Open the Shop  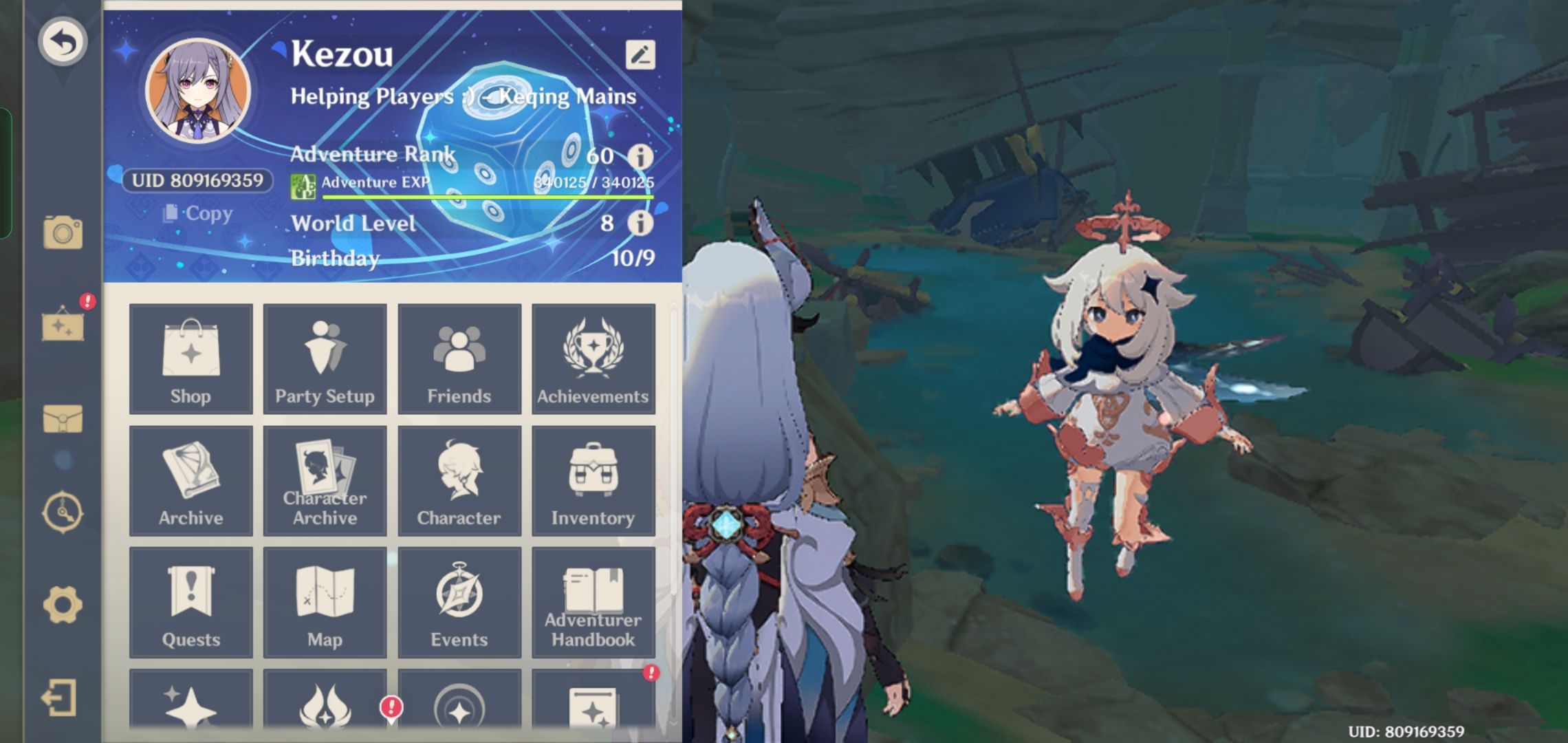(190, 359)
